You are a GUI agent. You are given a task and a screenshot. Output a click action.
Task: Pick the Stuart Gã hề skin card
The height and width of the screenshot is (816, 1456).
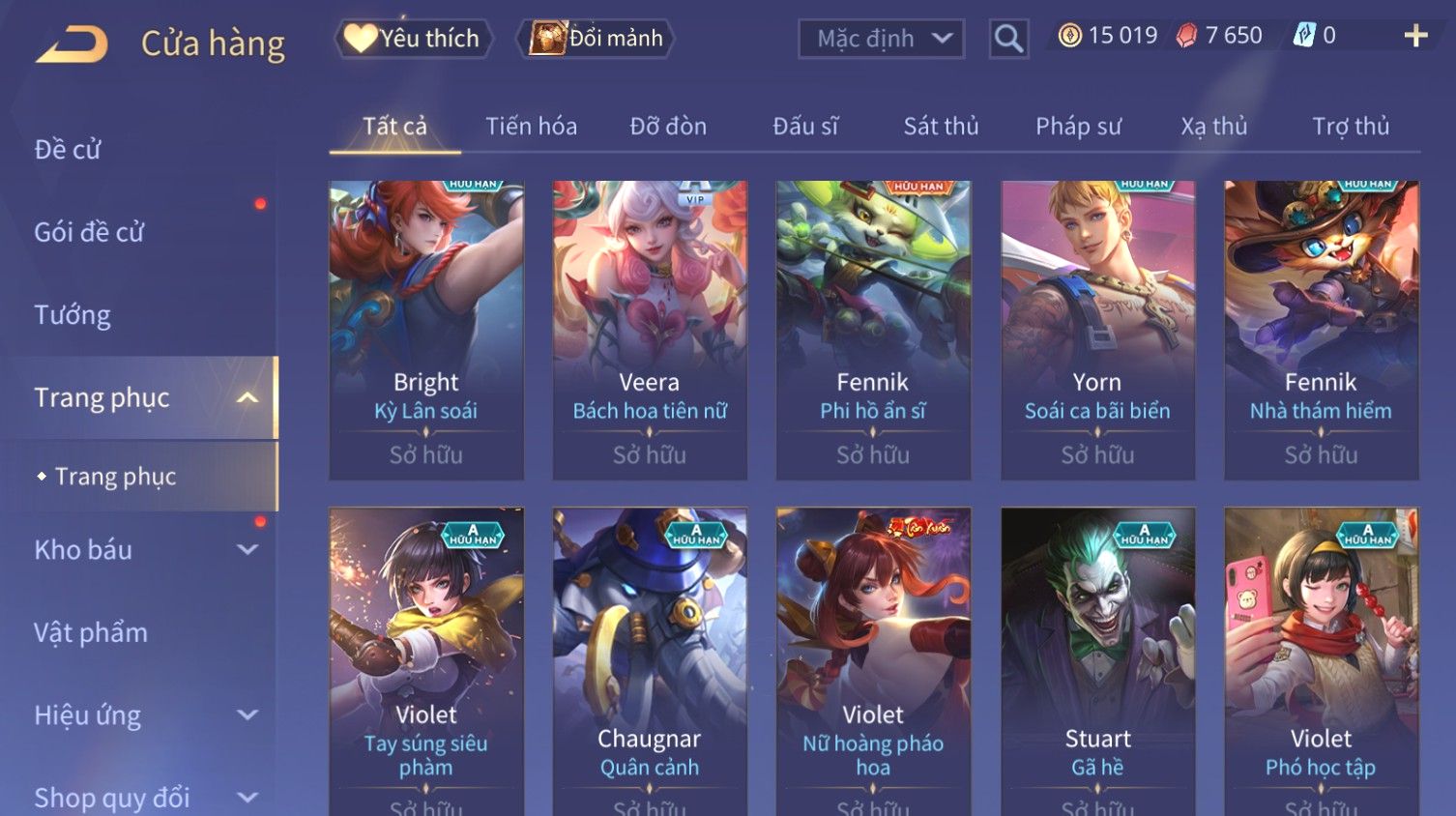pyautogui.click(x=1097, y=657)
